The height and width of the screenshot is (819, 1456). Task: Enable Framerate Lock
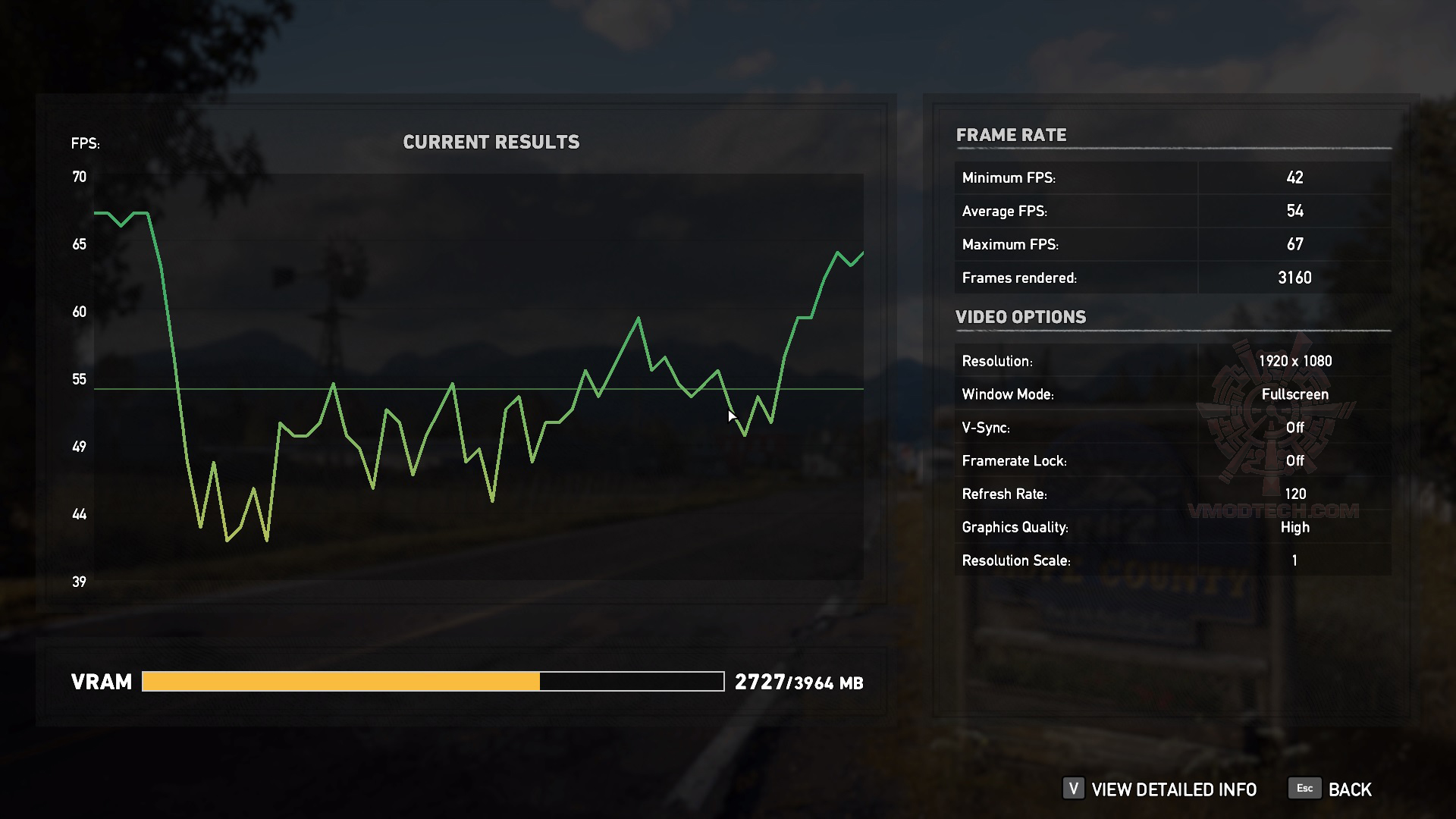1294,460
